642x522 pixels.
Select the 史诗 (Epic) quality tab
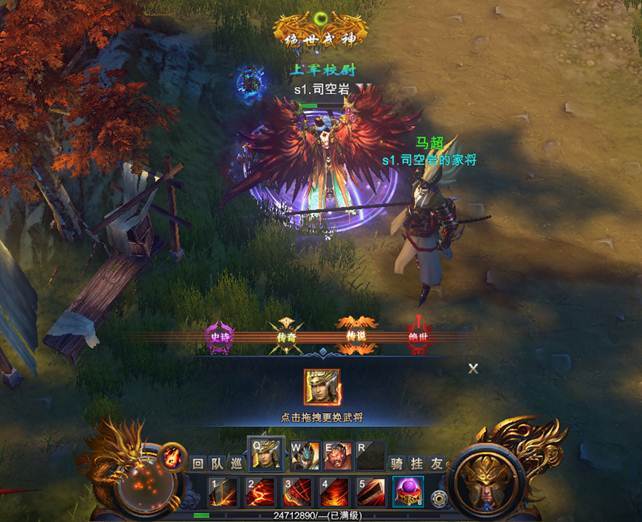[x=219, y=335]
